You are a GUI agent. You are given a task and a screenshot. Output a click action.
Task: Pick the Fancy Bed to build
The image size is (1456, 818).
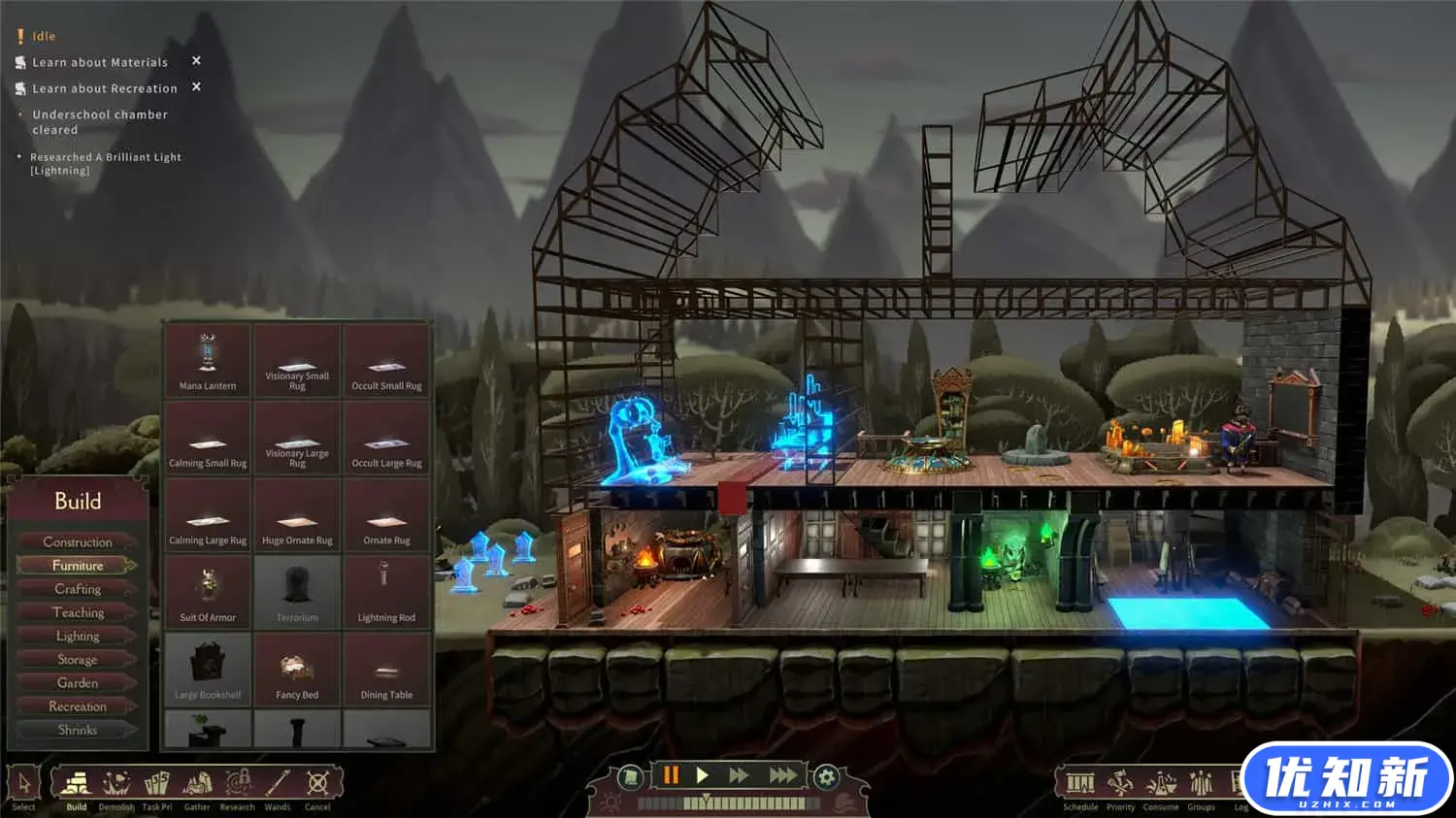tap(297, 671)
